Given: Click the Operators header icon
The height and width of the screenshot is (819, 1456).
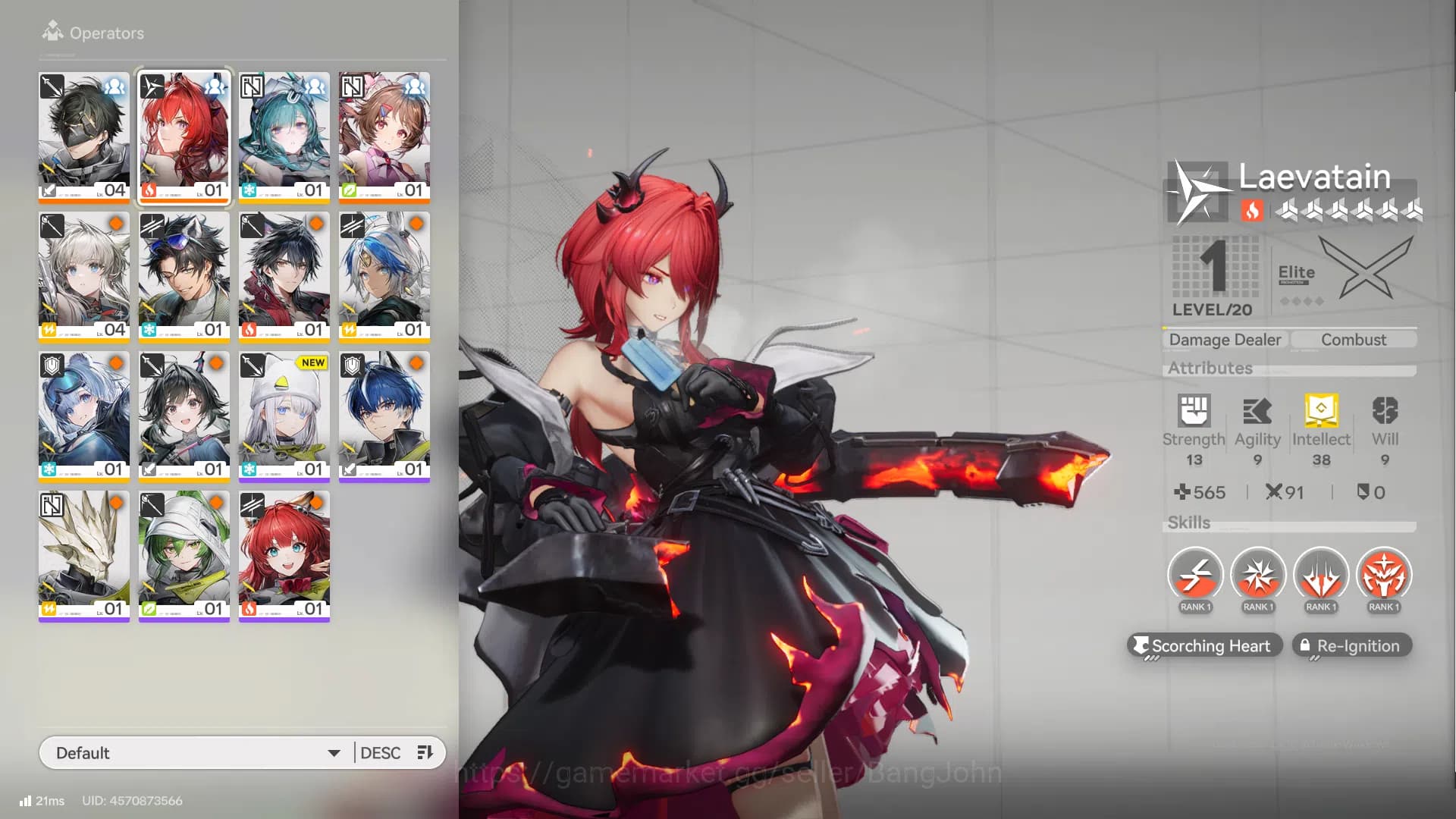Looking at the screenshot, I should coord(52,31).
